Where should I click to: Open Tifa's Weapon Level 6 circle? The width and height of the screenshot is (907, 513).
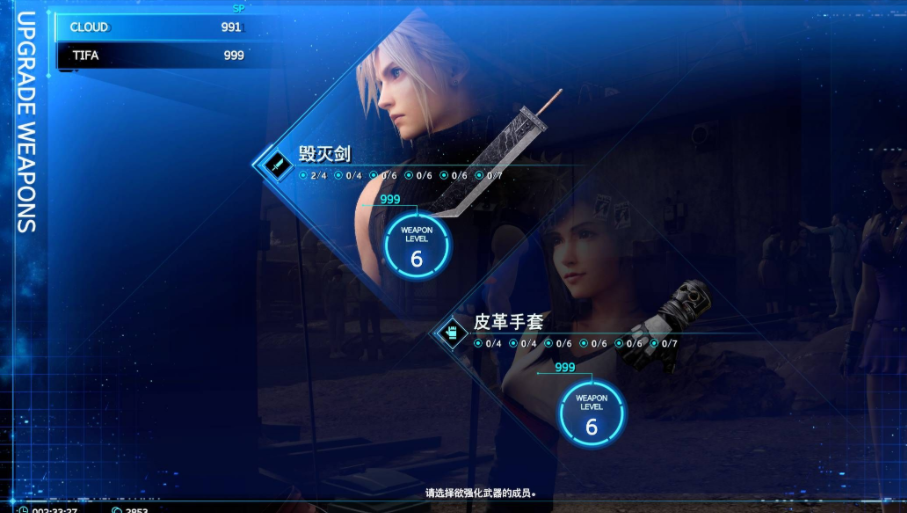point(591,413)
